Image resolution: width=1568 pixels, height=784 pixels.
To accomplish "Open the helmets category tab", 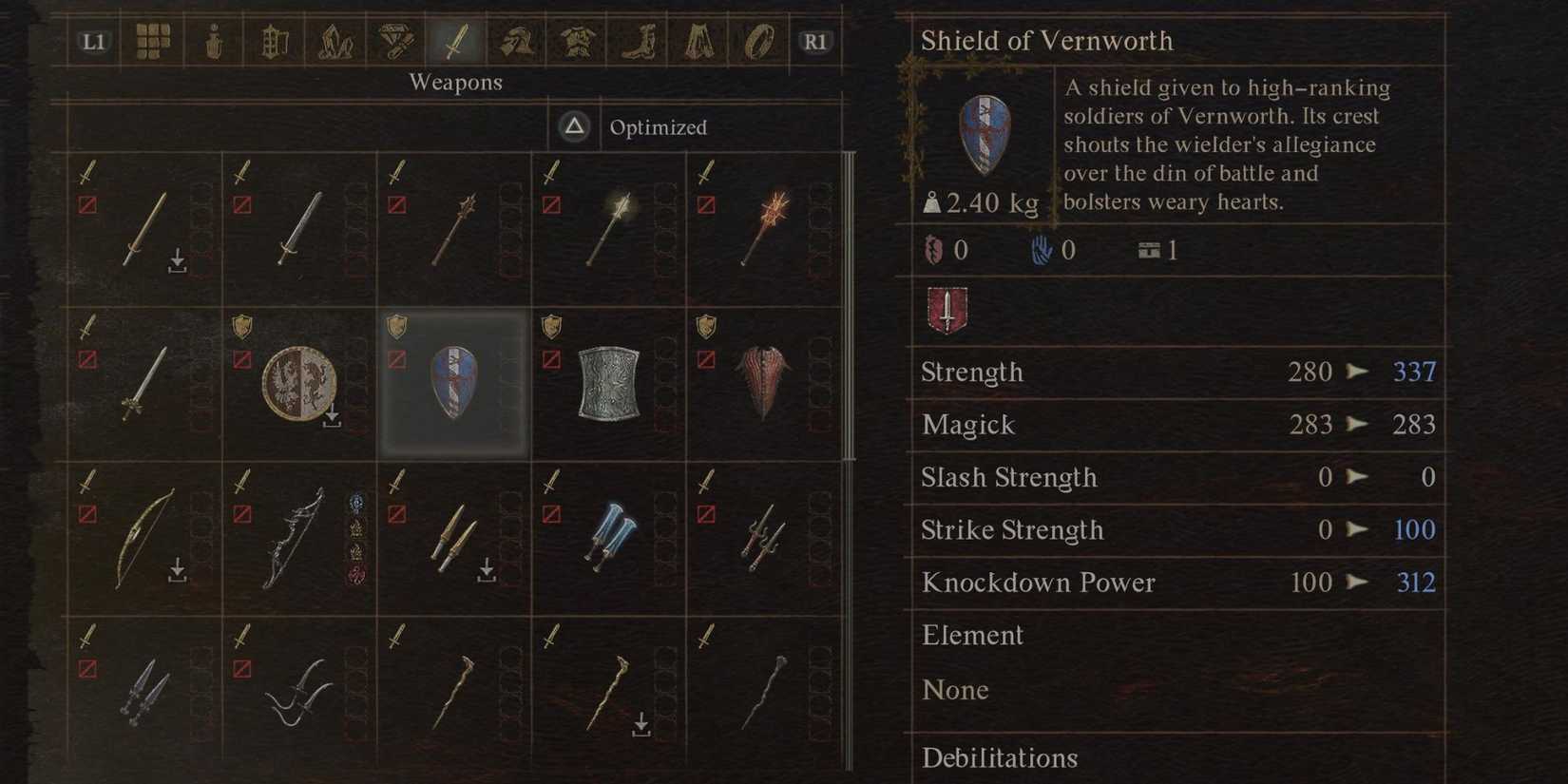I will (x=516, y=40).
